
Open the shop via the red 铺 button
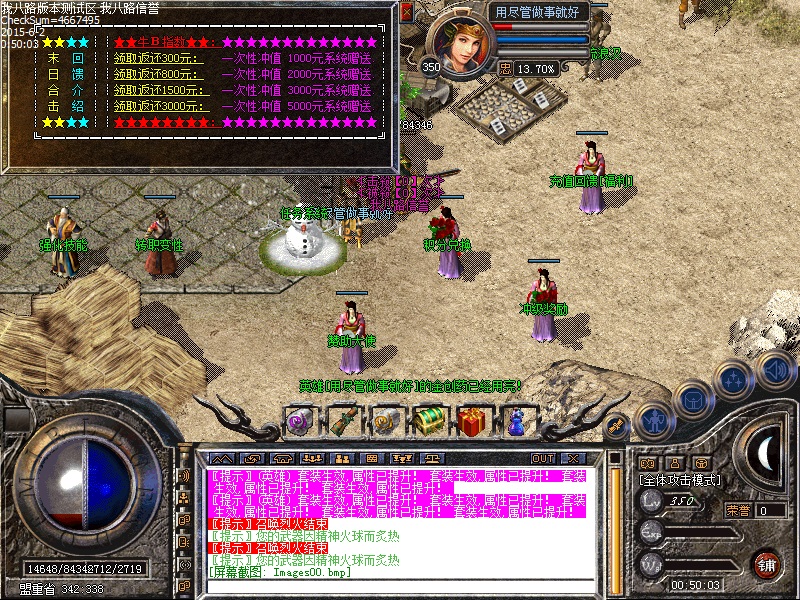766,563
